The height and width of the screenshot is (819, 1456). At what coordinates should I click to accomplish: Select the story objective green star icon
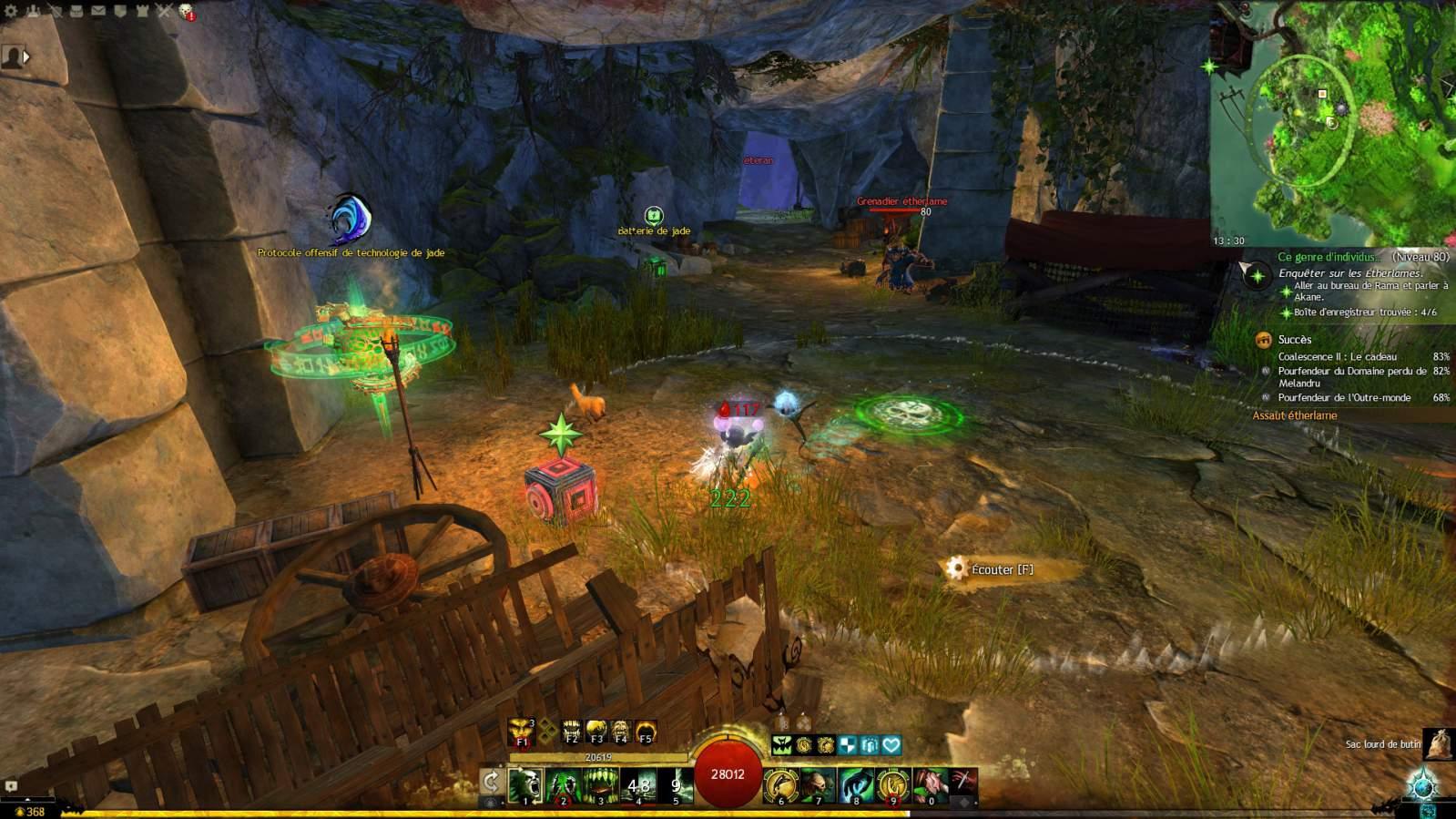click(x=1257, y=274)
